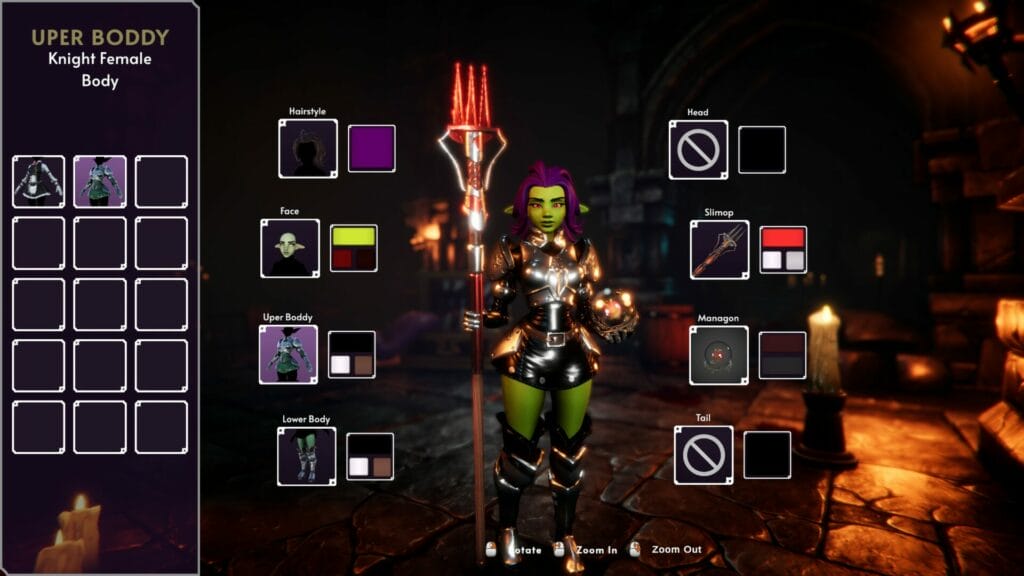The image size is (1024, 576).
Task: Click the Tail color swatch
Action: tap(767, 455)
